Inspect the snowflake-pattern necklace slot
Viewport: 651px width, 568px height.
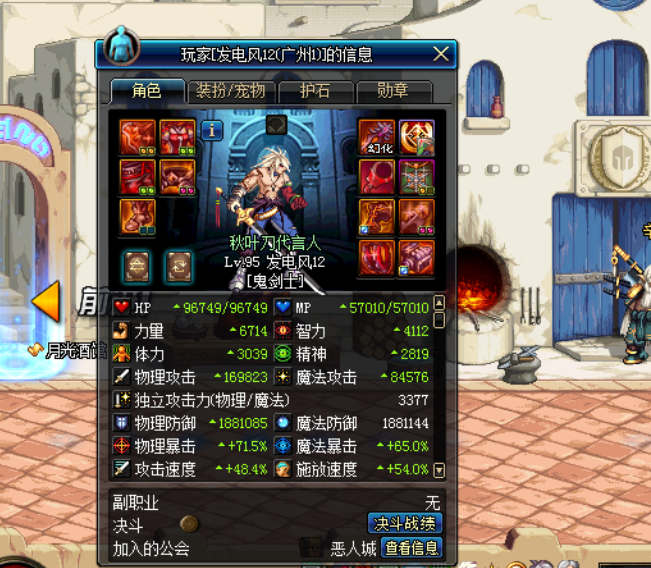click(x=417, y=177)
